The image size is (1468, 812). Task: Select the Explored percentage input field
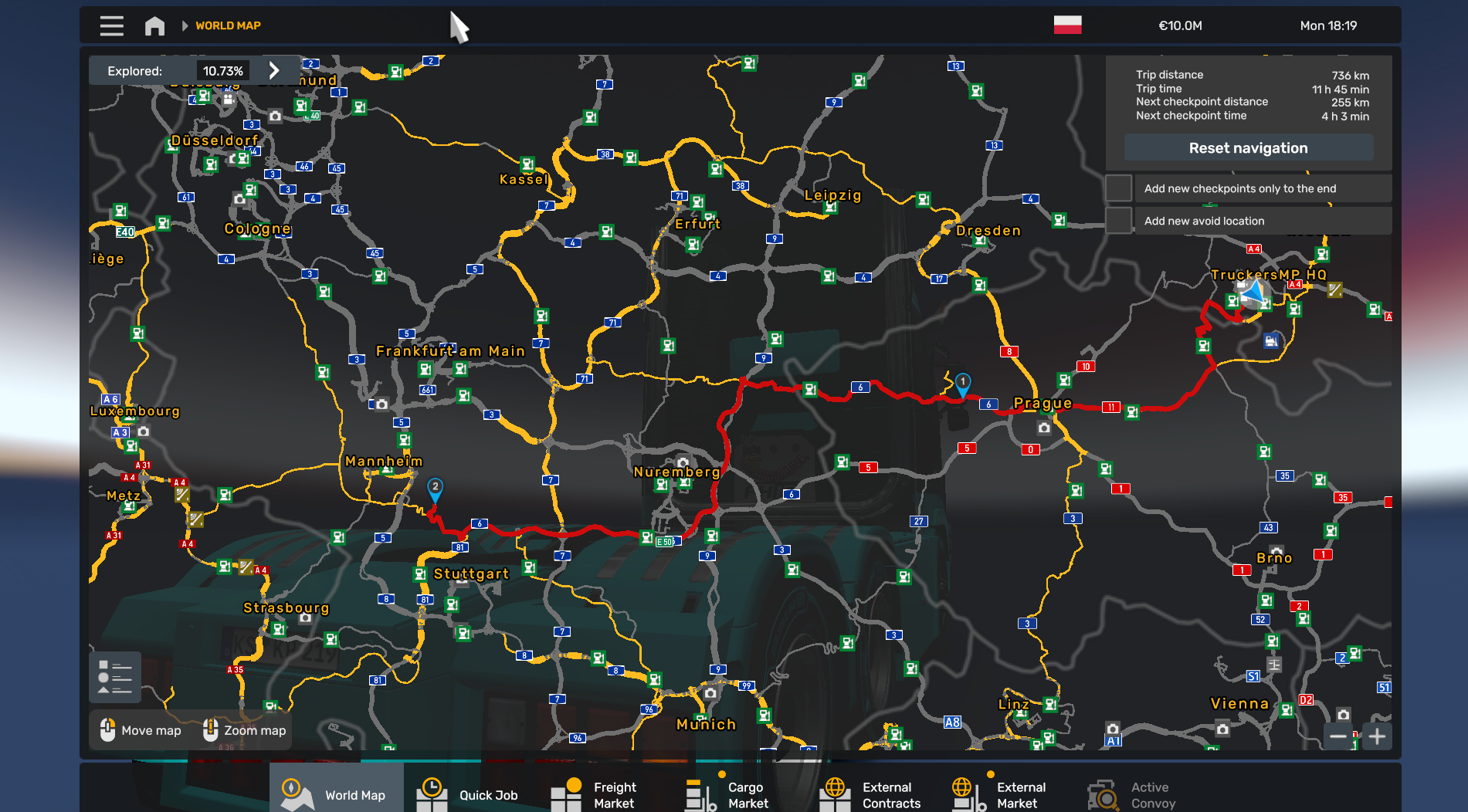click(224, 69)
